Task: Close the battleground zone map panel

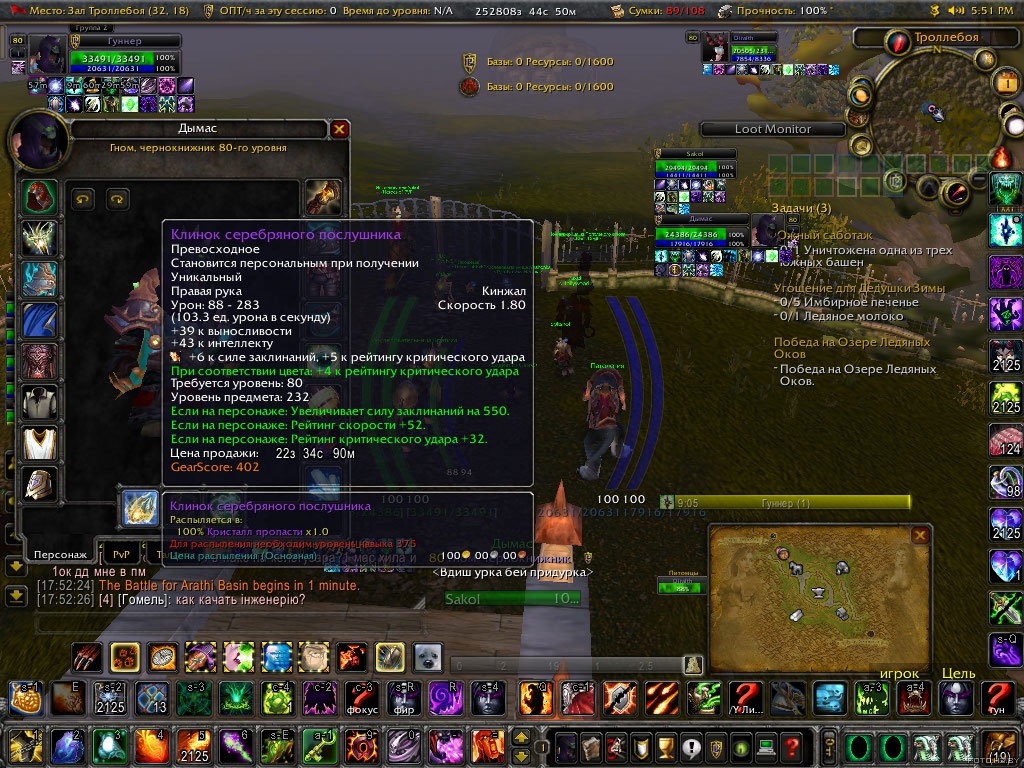Action: (920, 535)
